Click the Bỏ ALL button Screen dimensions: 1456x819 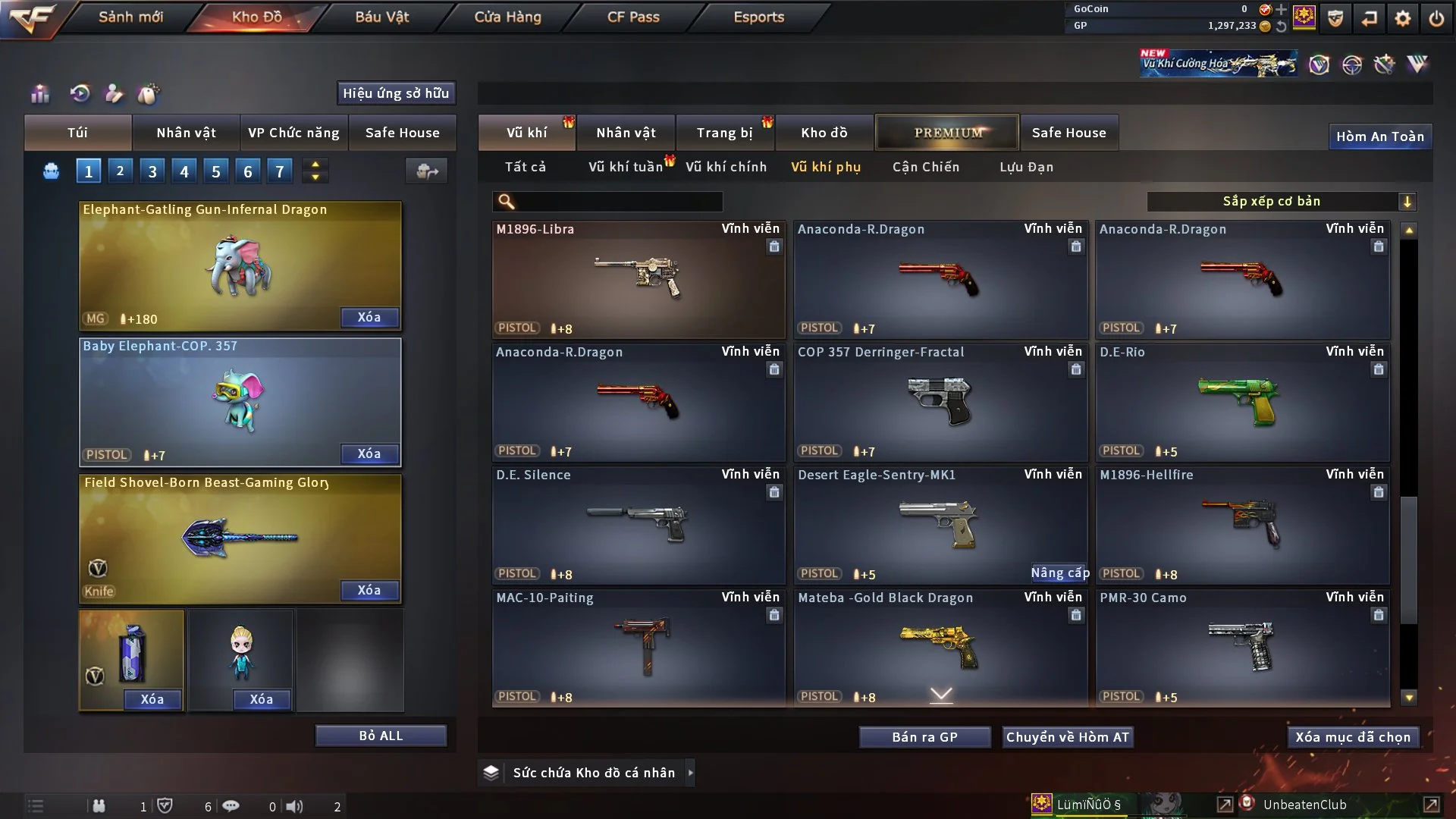[x=381, y=736]
